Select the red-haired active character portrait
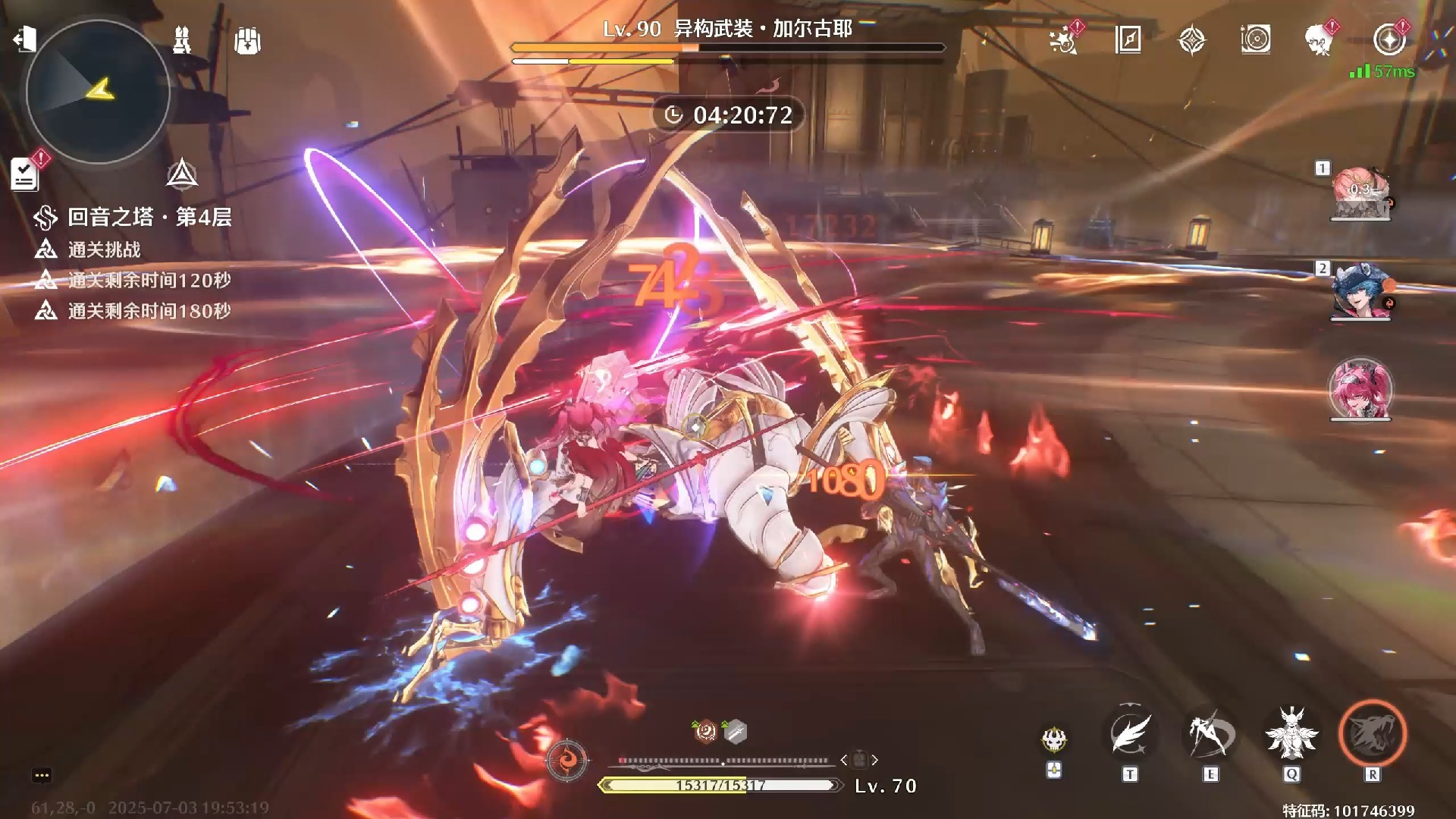Screen dimensions: 1456x819 point(1360,389)
